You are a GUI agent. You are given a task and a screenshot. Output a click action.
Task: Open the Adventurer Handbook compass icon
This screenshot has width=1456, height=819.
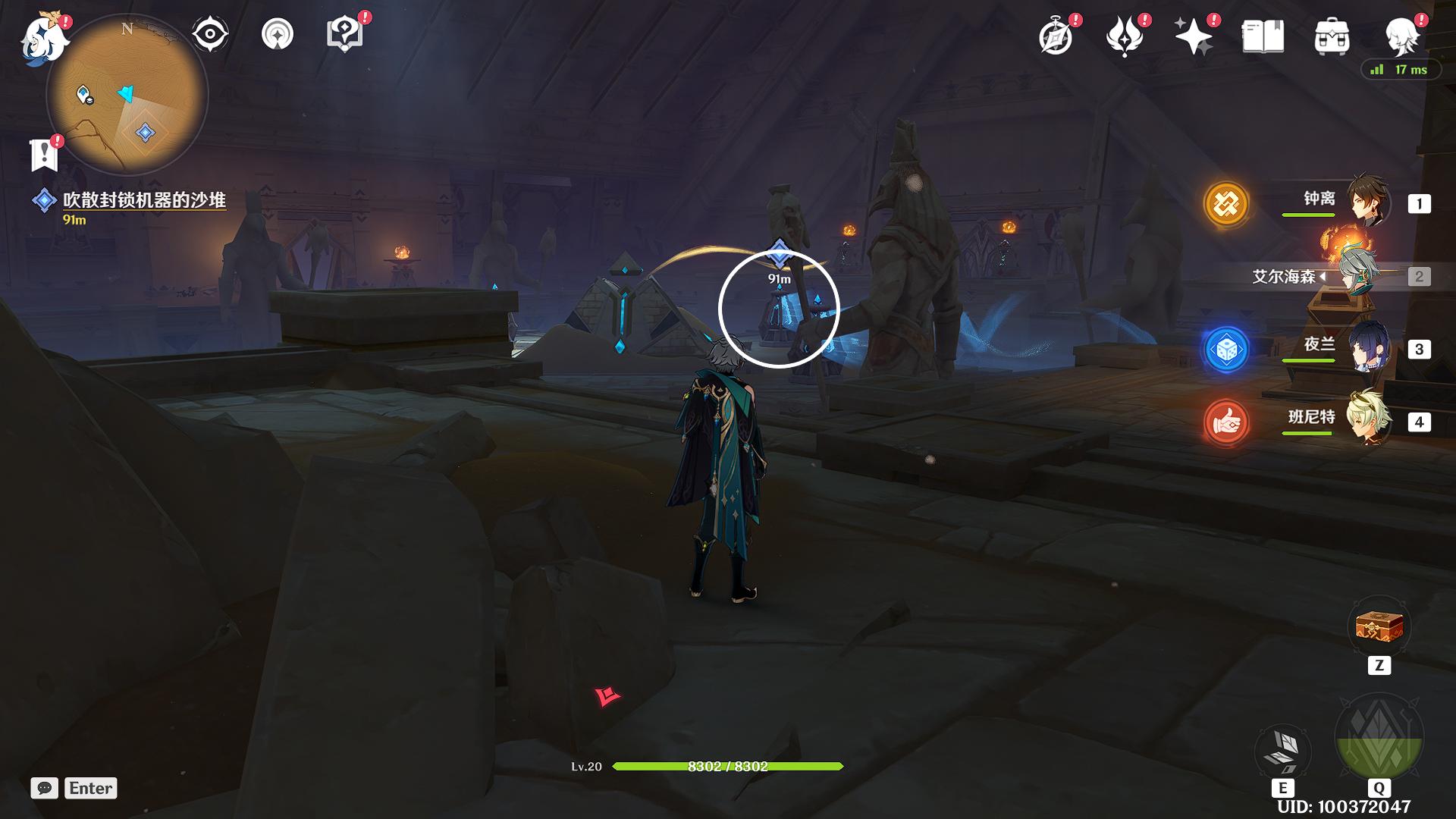click(x=1056, y=36)
